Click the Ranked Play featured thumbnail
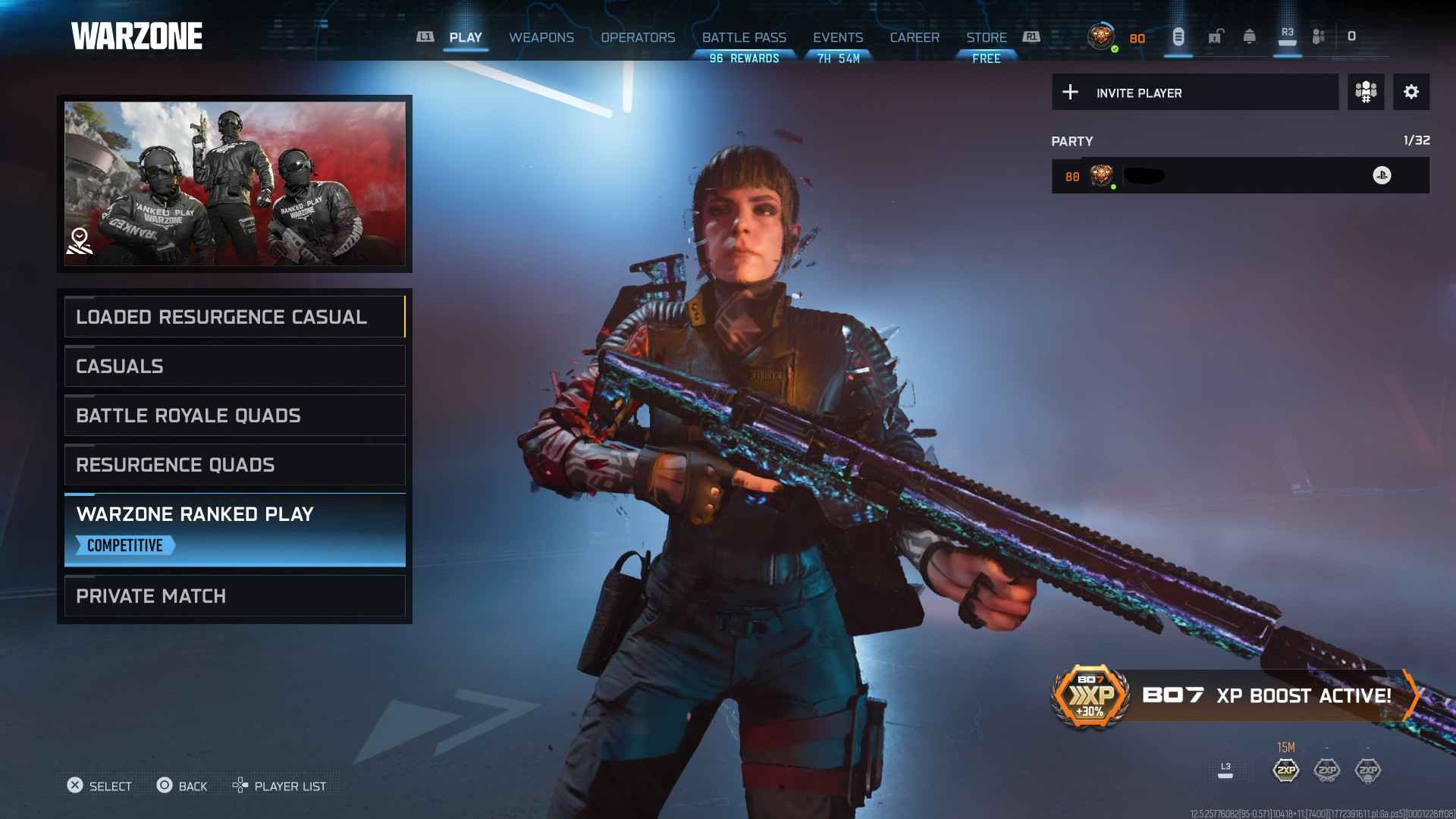This screenshot has height=819, width=1456. tap(234, 184)
